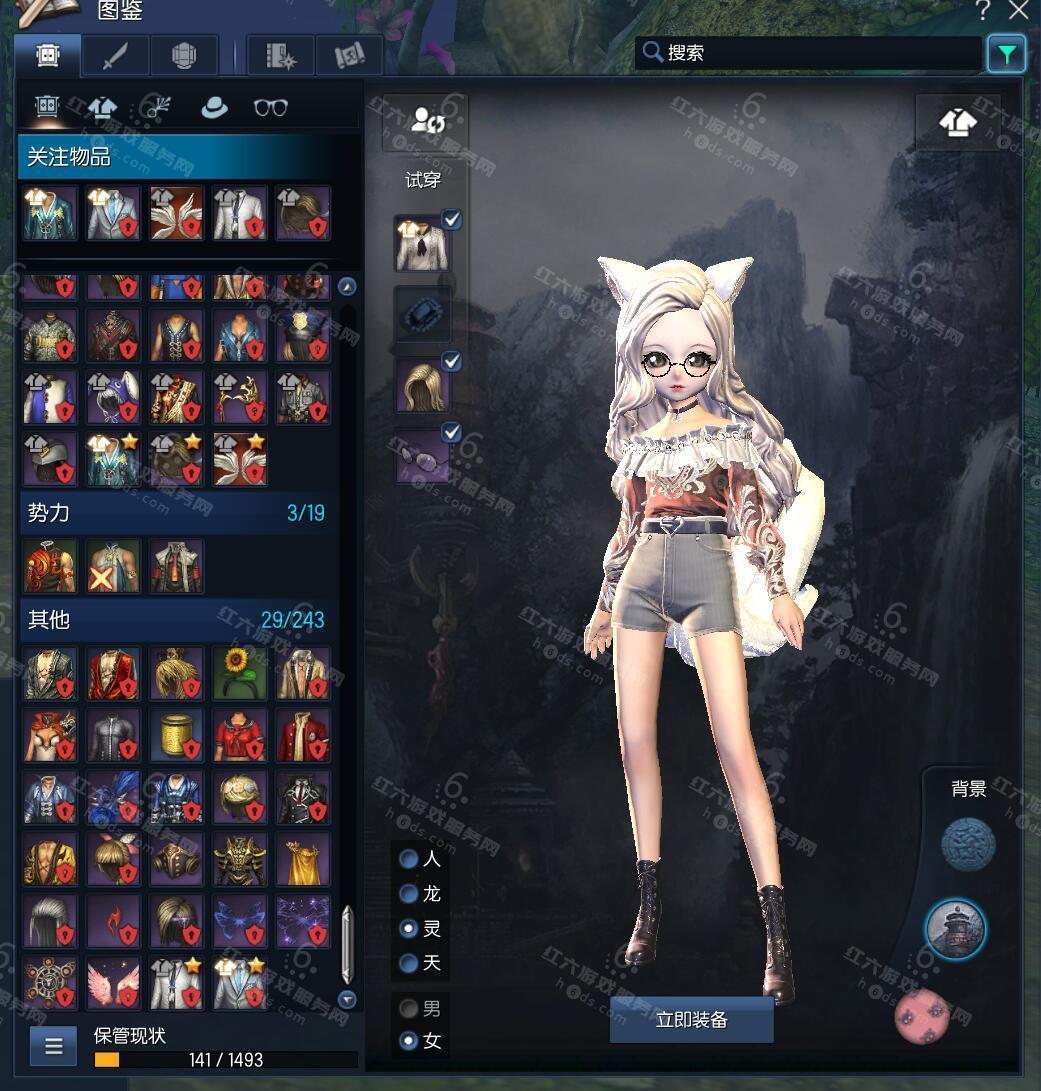Close the 图鉴 collection window
This screenshot has height=1091, width=1041.
1018,11
